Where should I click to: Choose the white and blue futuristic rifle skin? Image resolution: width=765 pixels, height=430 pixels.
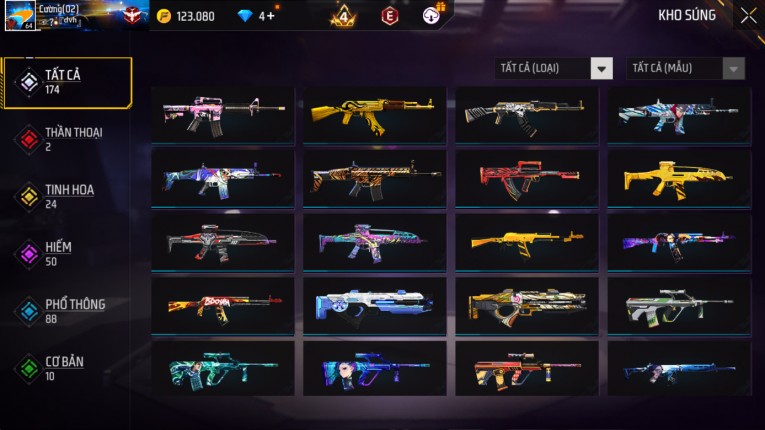pyautogui.click(x=375, y=305)
